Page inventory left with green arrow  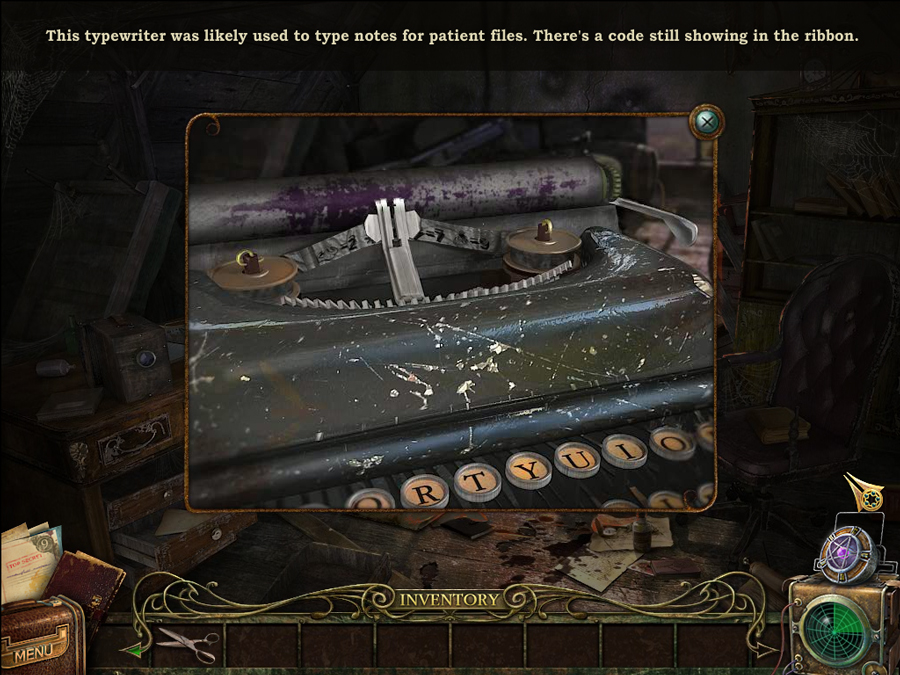(x=131, y=650)
